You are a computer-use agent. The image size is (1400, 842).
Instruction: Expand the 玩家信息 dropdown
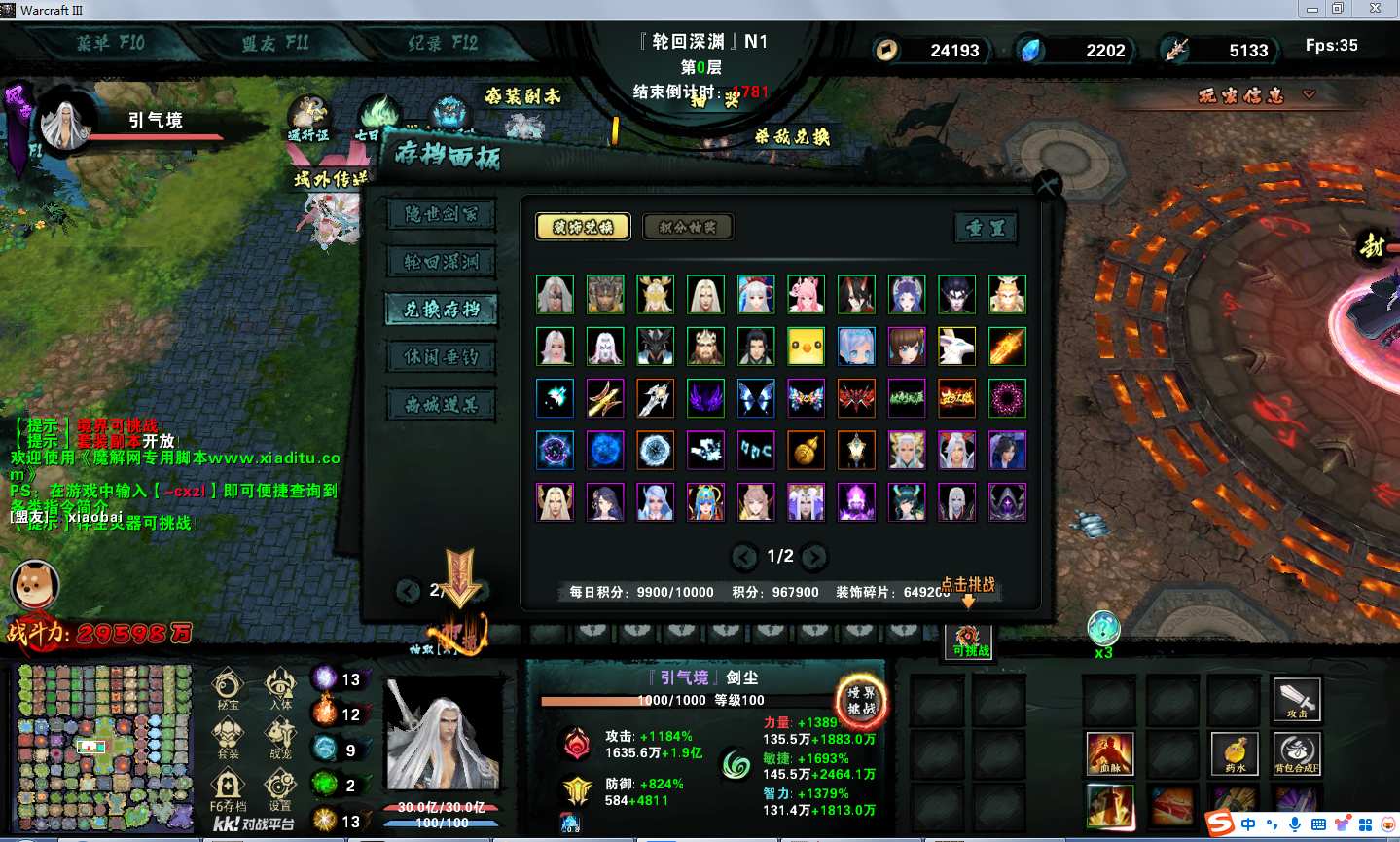pyautogui.click(x=1256, y=95)
